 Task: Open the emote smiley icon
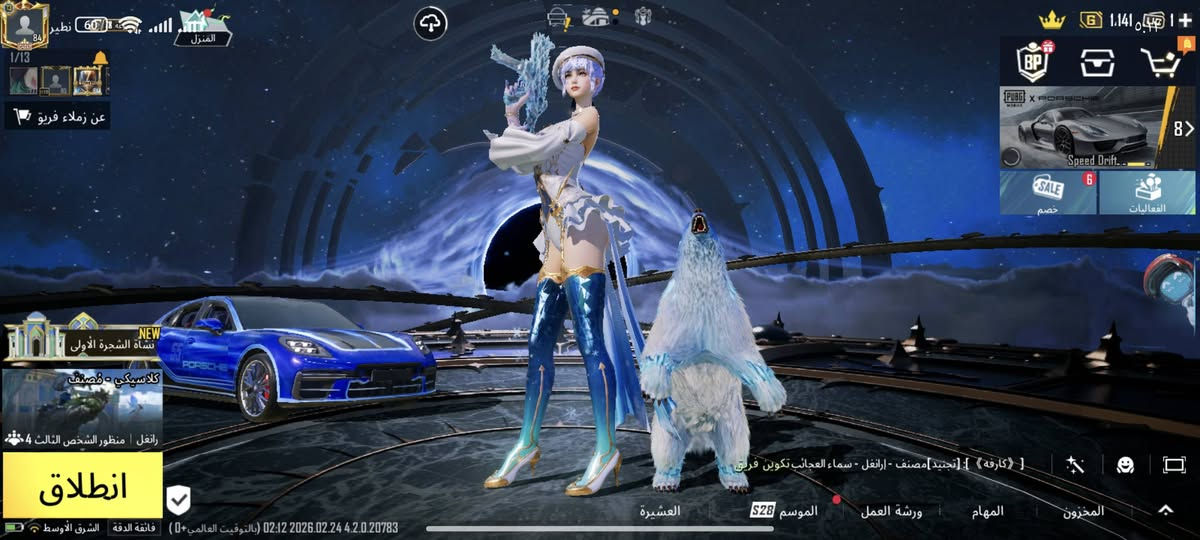[1125, 465]
